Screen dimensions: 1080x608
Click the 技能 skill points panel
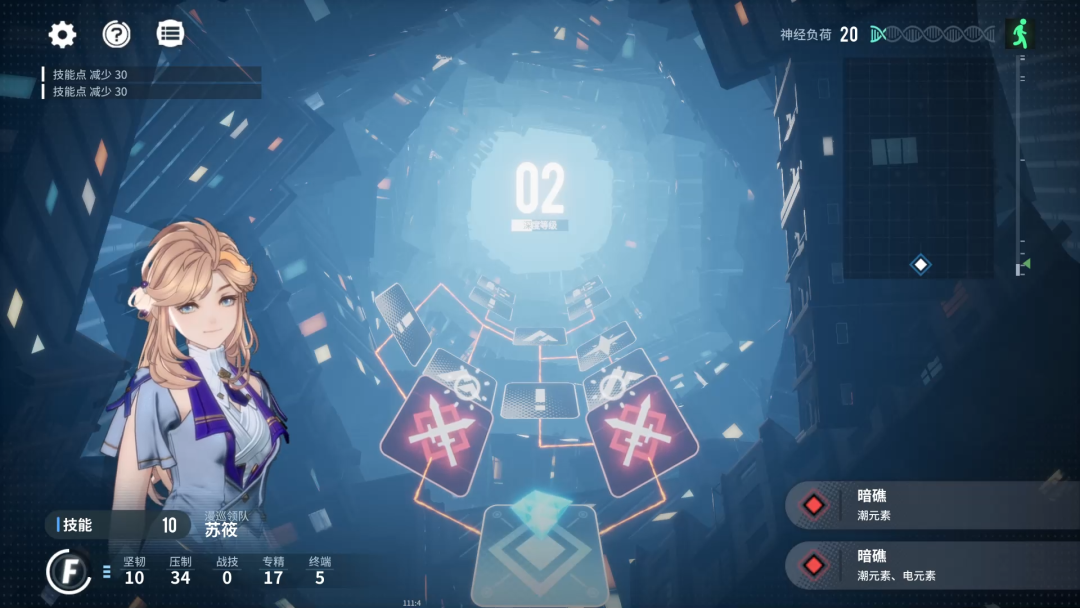click(117, 525)
